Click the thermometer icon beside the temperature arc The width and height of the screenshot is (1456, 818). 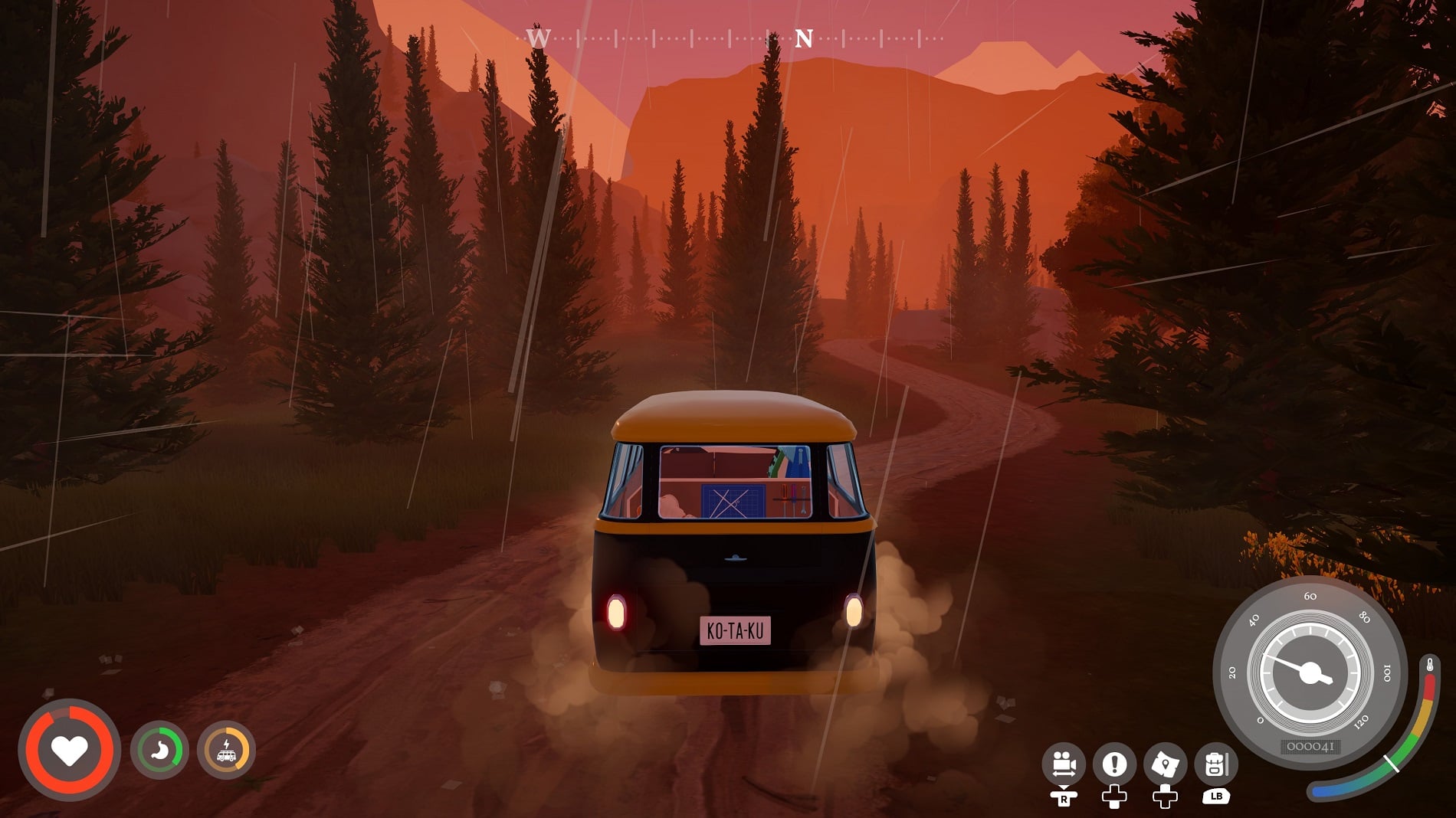[1430, 665]
